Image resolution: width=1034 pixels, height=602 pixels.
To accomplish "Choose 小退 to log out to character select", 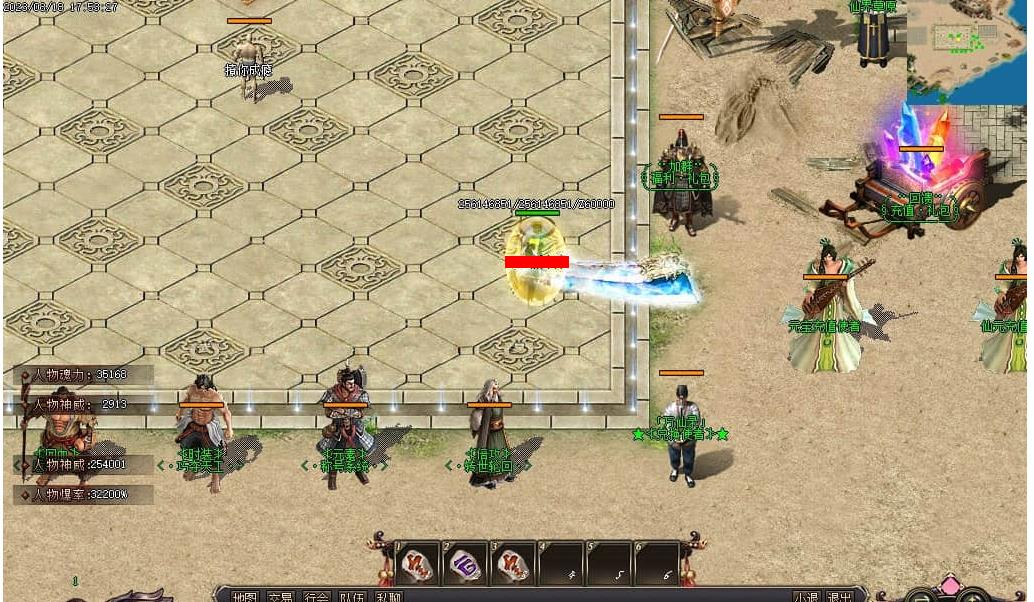I will click(x=806, y=597).
